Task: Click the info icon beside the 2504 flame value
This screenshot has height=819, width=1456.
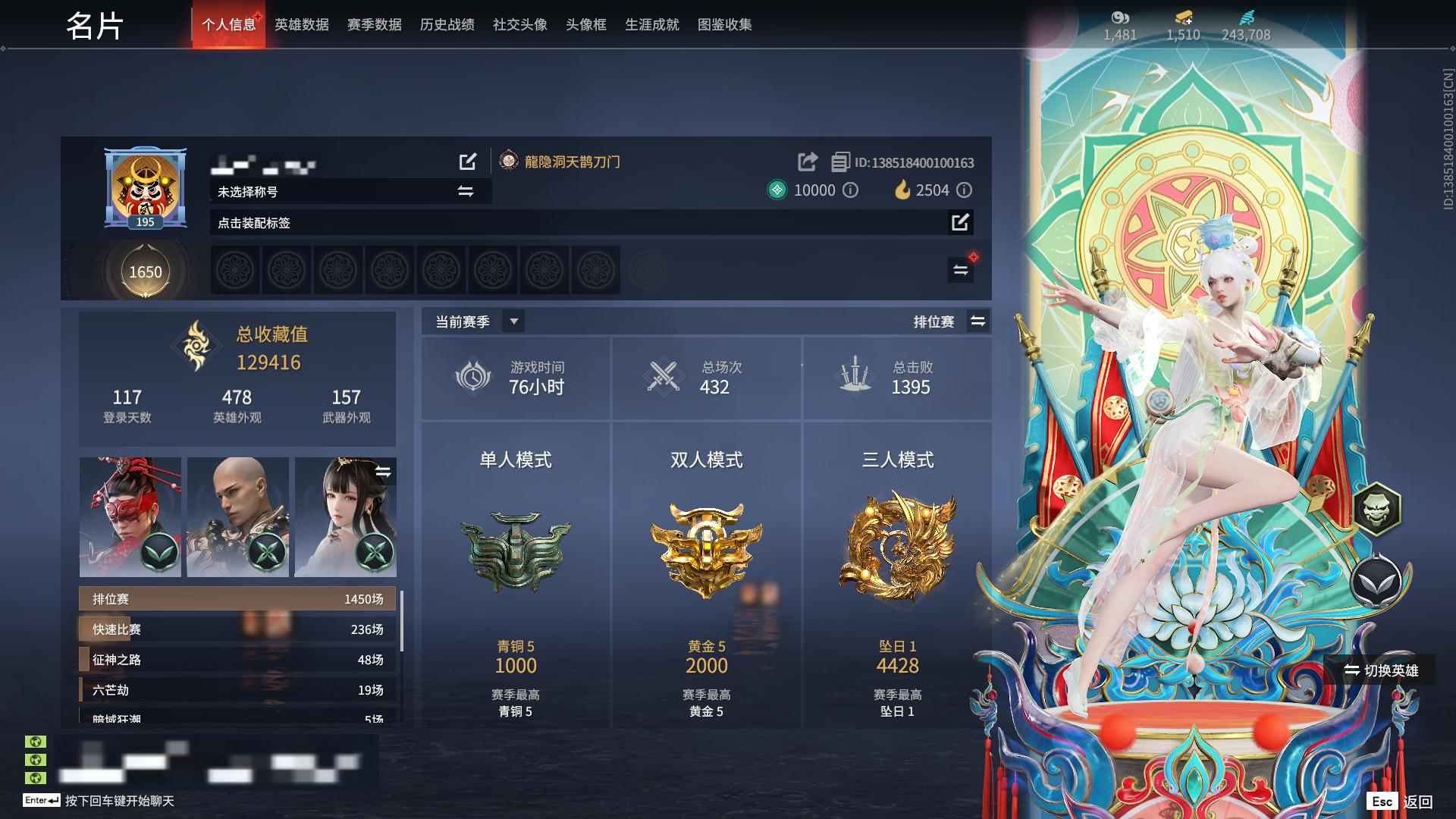Action: 964,190
